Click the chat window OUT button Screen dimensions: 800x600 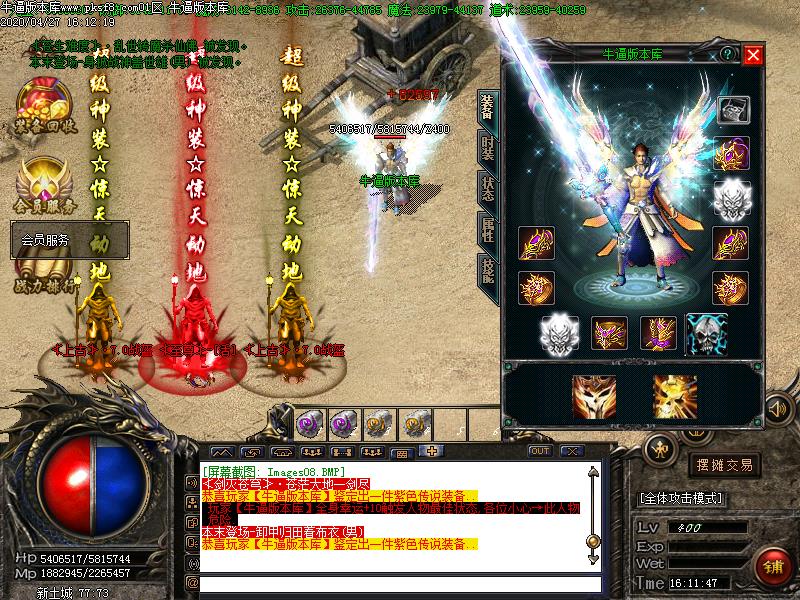click(540, 451)
